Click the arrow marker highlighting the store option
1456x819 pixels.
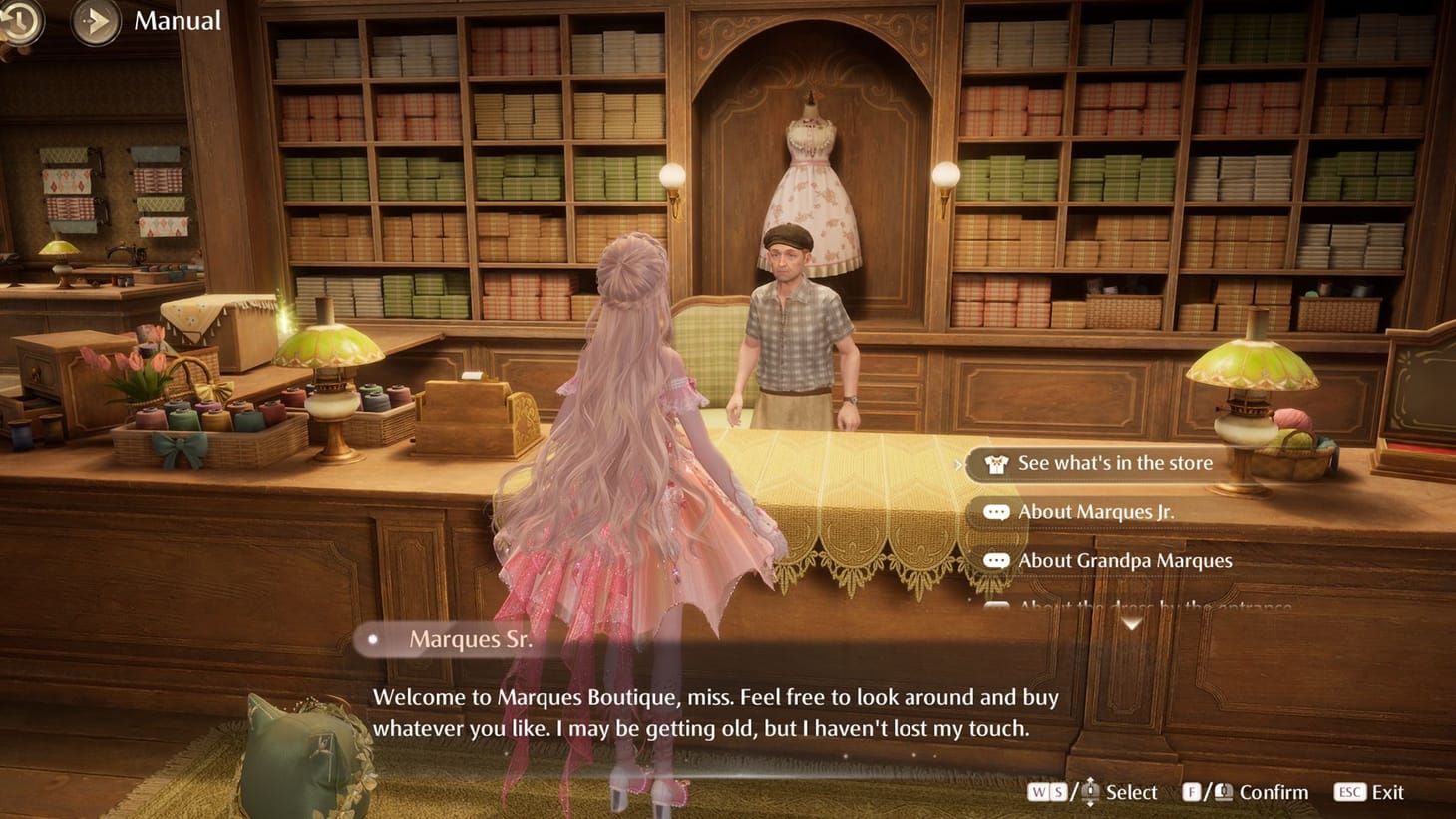[961, 463]
